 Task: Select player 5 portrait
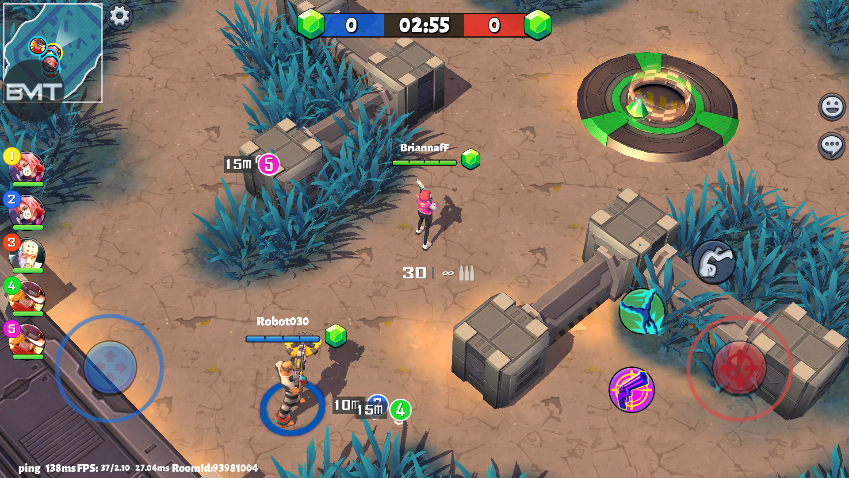pos(26,339)
